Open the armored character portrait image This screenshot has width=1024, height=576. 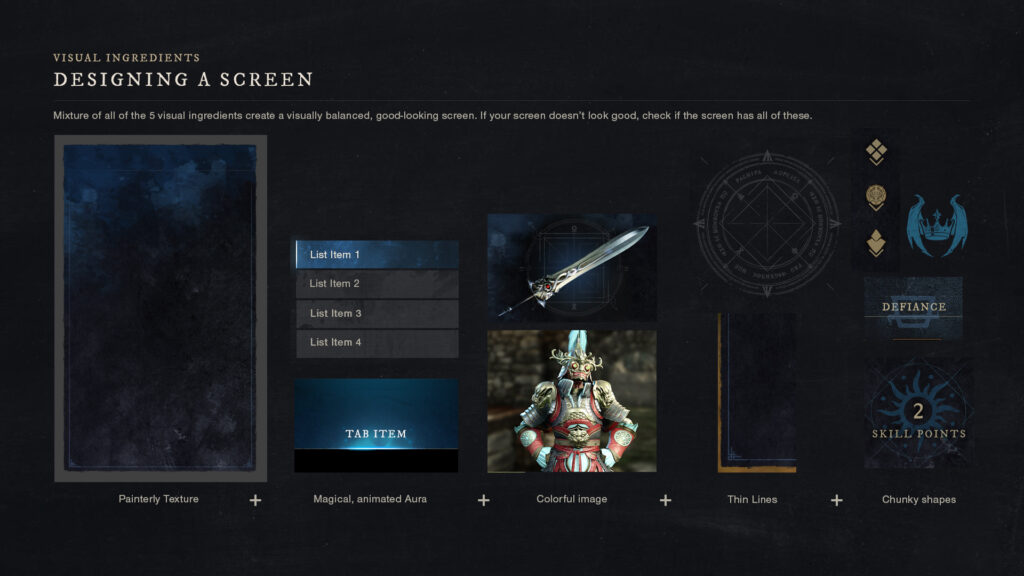[x=572, y=401]
